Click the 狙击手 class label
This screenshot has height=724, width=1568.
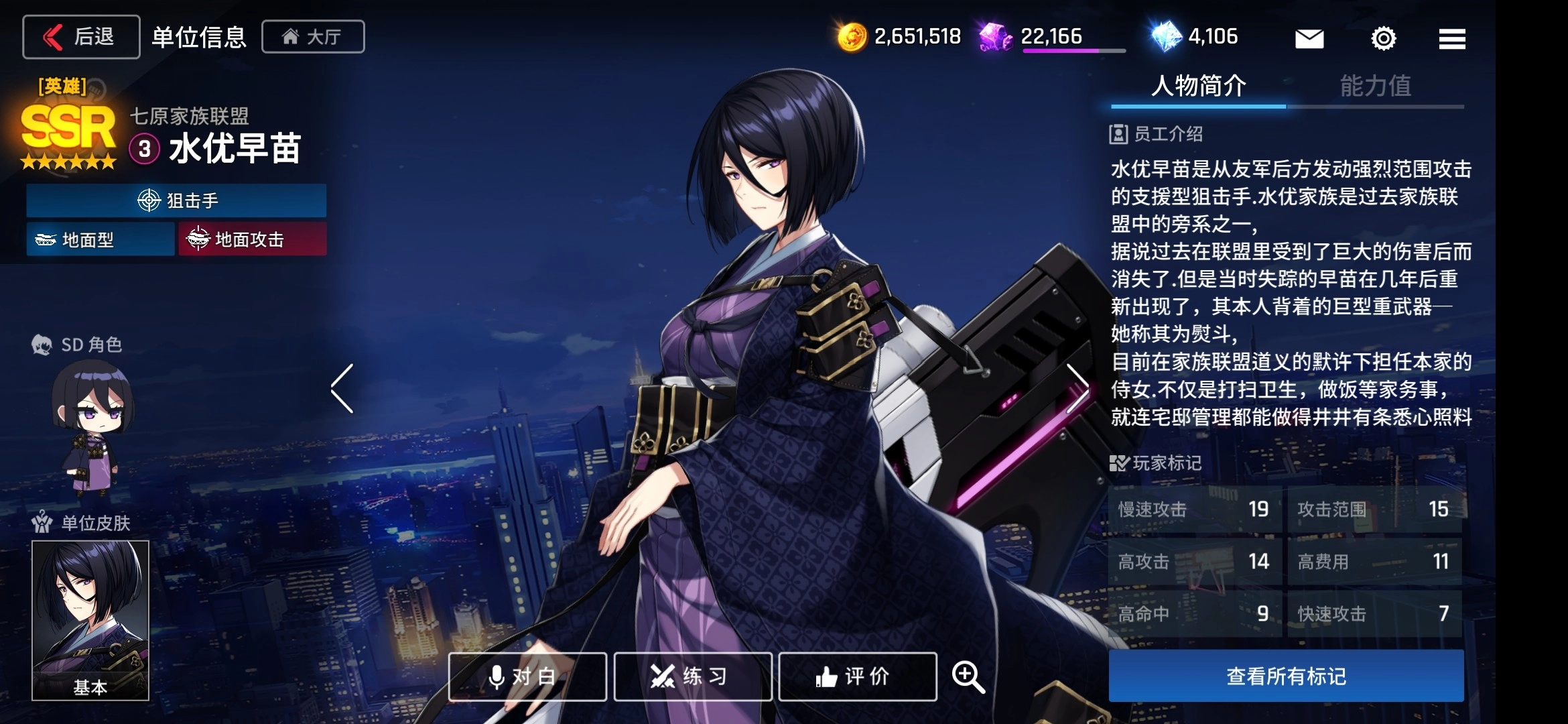click(176, 200)
